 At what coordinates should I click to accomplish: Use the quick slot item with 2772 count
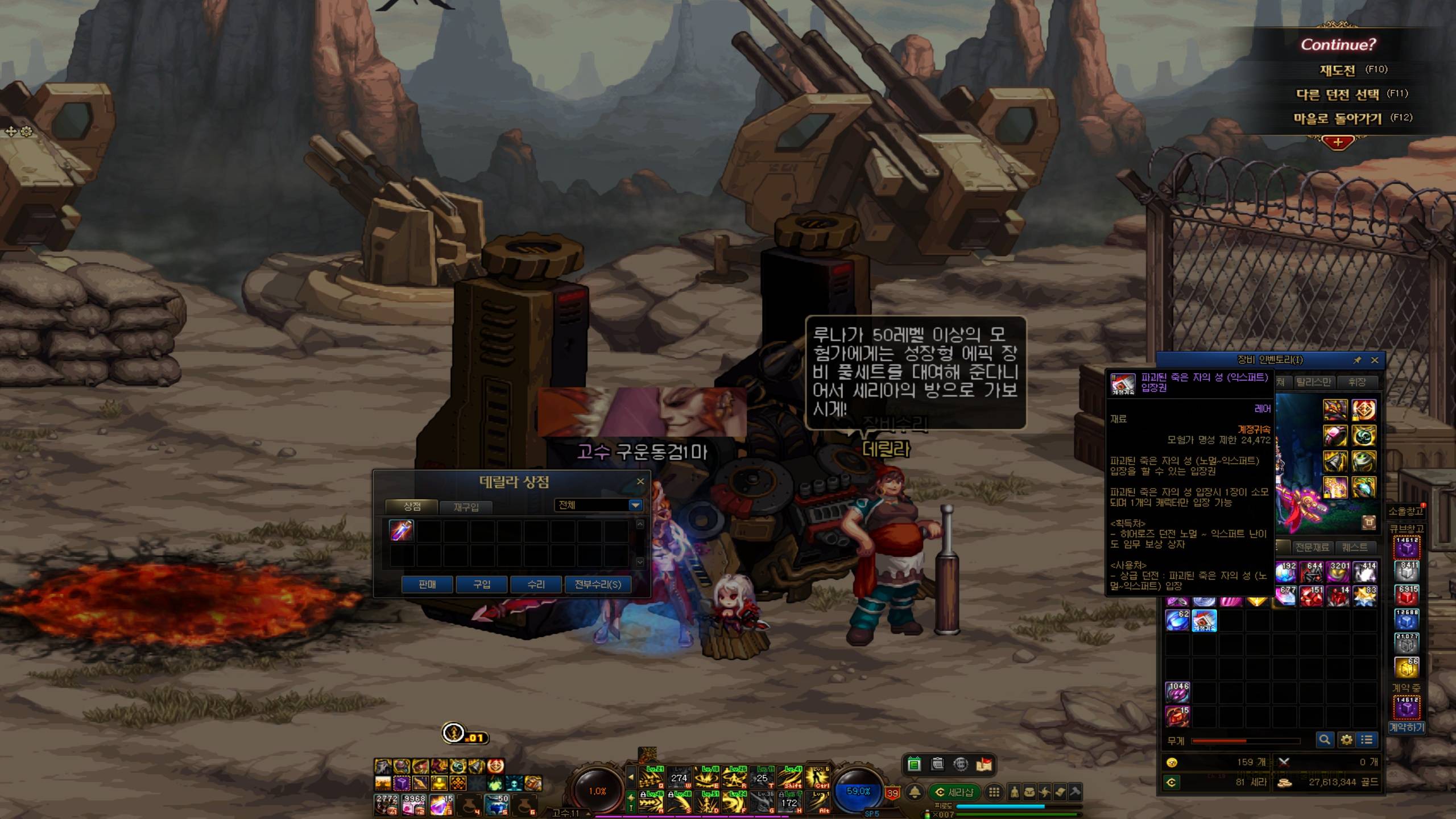(x=386, y=804)
